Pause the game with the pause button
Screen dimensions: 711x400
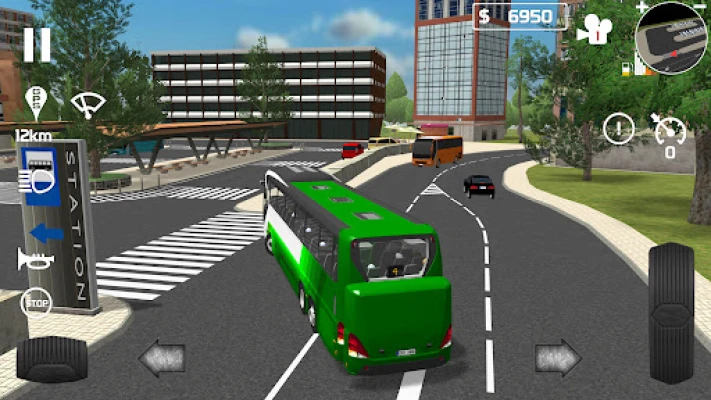coord(37,44)
